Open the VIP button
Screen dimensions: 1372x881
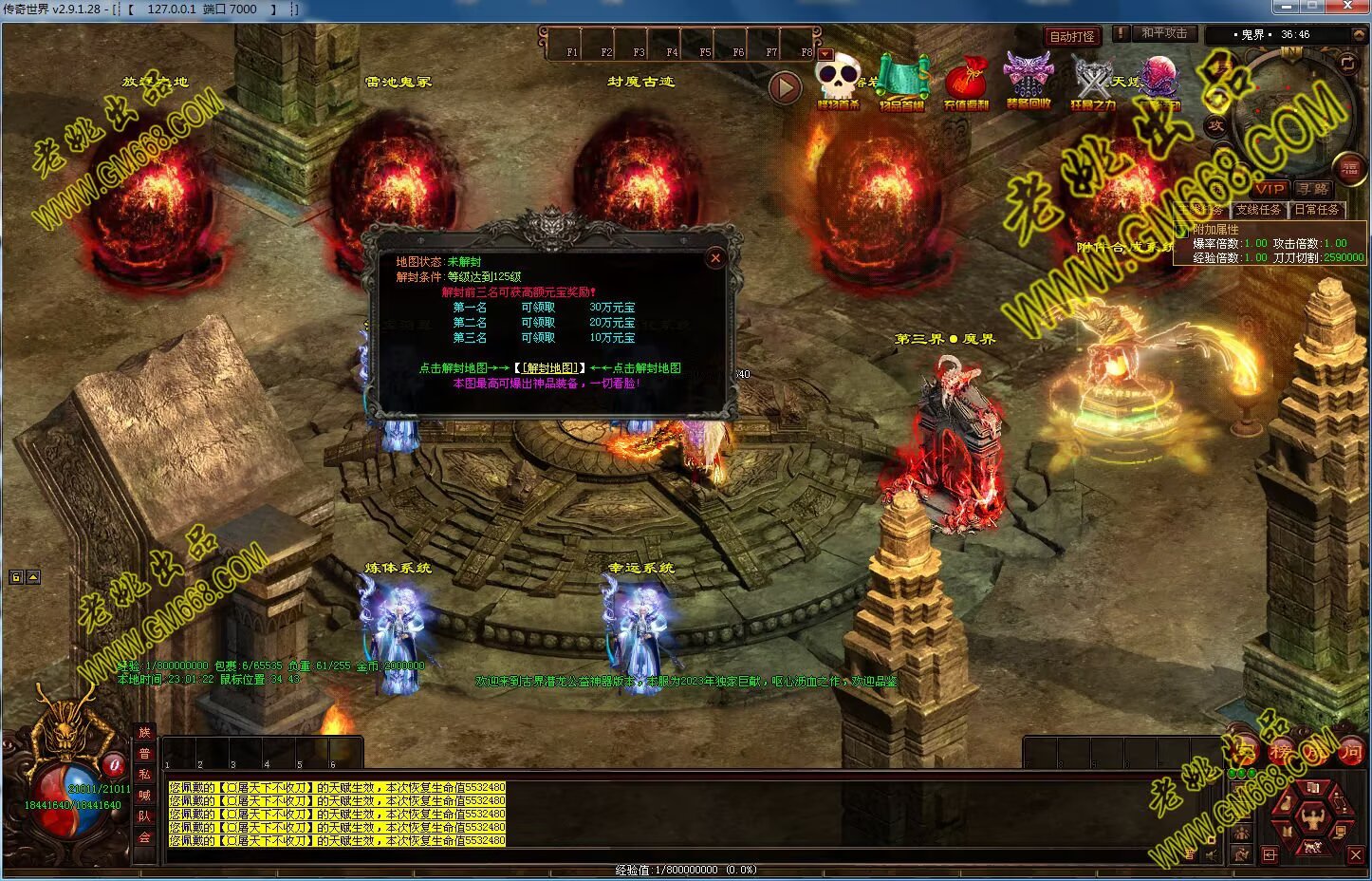(1269, 189)
